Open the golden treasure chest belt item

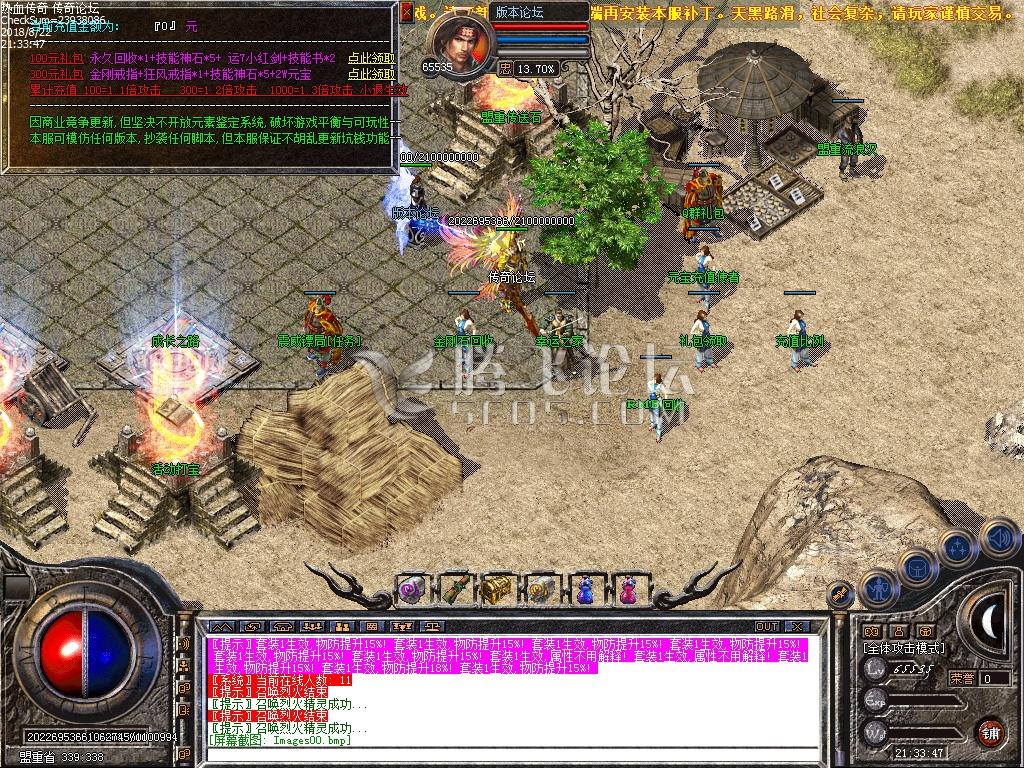[497, 589]
